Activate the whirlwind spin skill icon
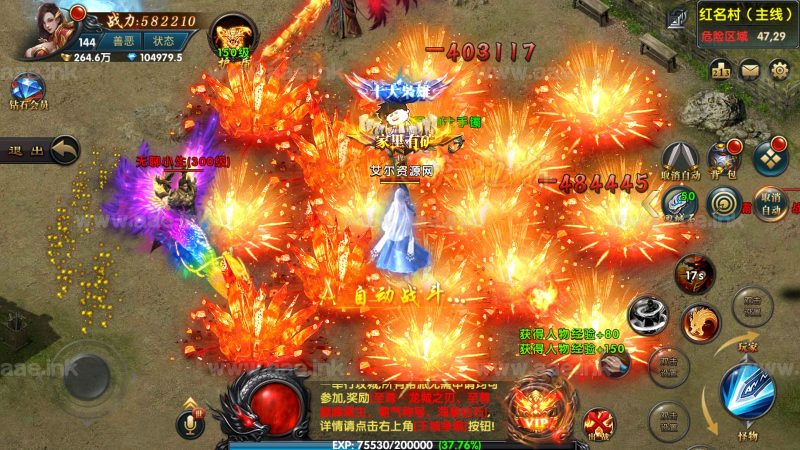Image resolution: width=800 pixels, height=450 pixels. pos(648,312)
